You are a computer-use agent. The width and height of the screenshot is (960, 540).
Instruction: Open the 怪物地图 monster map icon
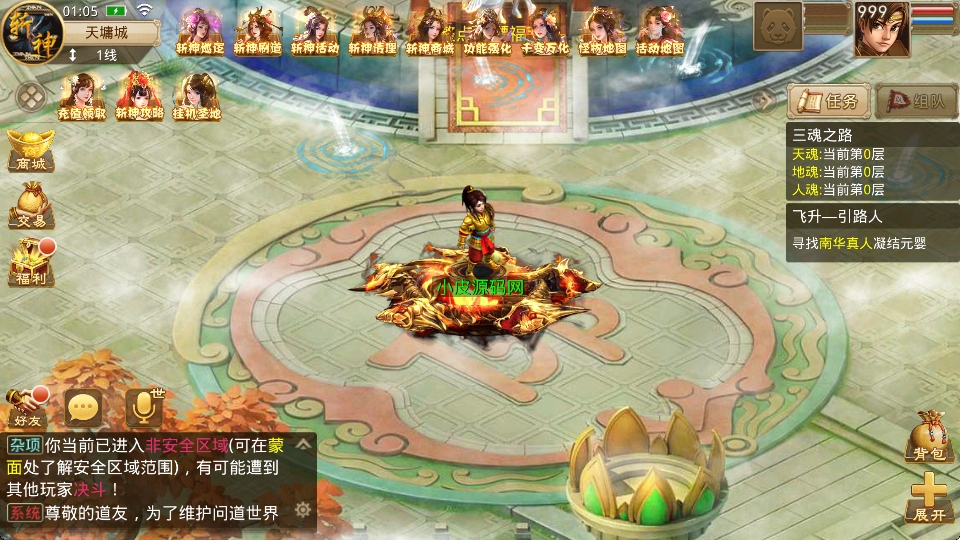point(602,31)
